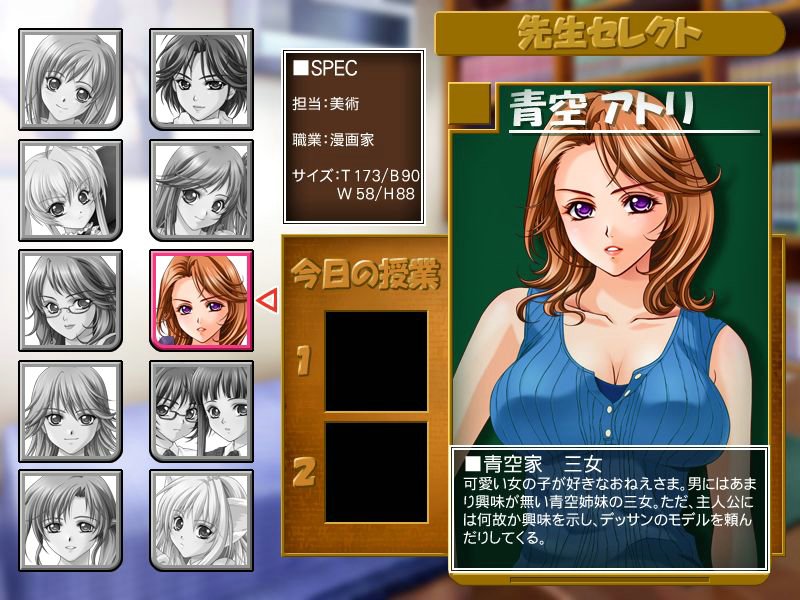The width and height of the screenshot is (800, 600).
Task: Select the highlighted color portrait of Atori
Action: coord(201,300)
